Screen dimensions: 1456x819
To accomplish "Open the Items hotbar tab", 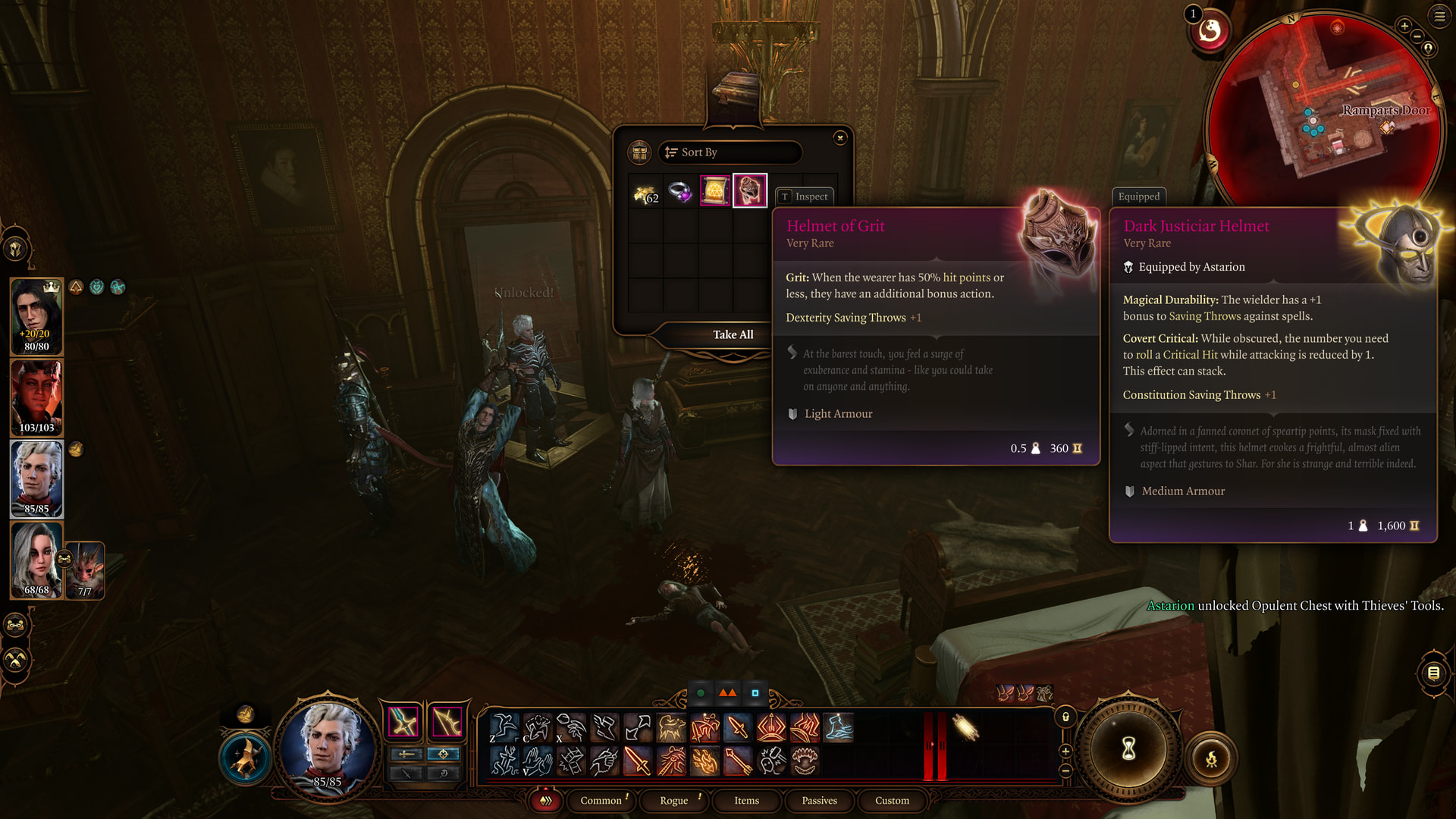I will click(746, 801).
